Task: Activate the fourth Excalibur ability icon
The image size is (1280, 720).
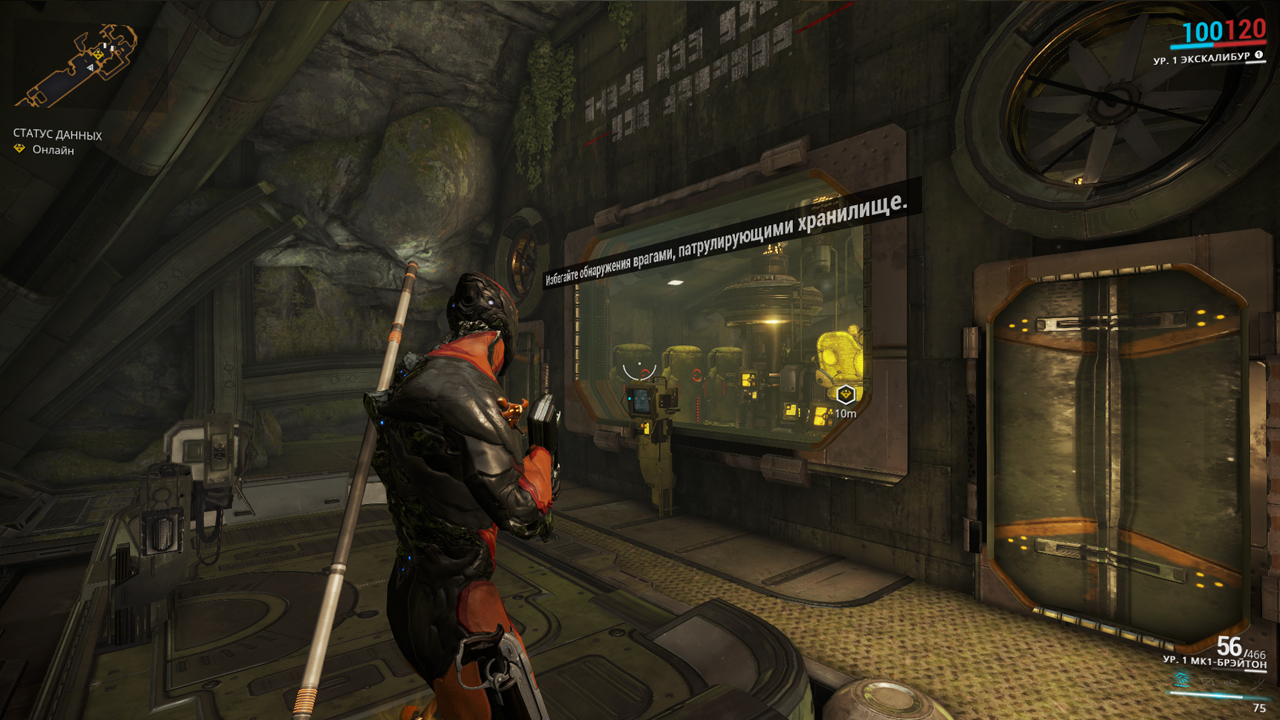Action: coord(1256,685)
